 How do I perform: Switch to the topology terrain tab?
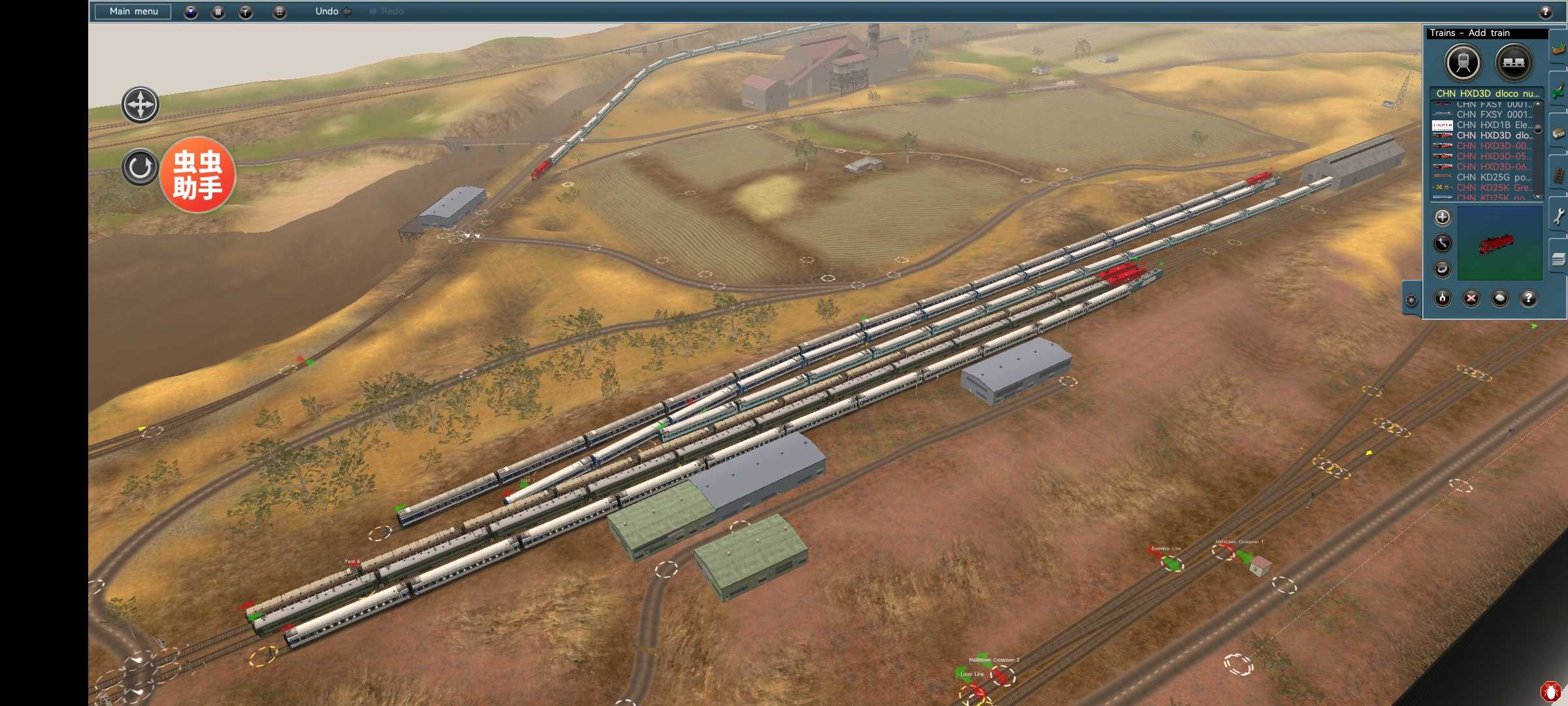pos(1559,48)
